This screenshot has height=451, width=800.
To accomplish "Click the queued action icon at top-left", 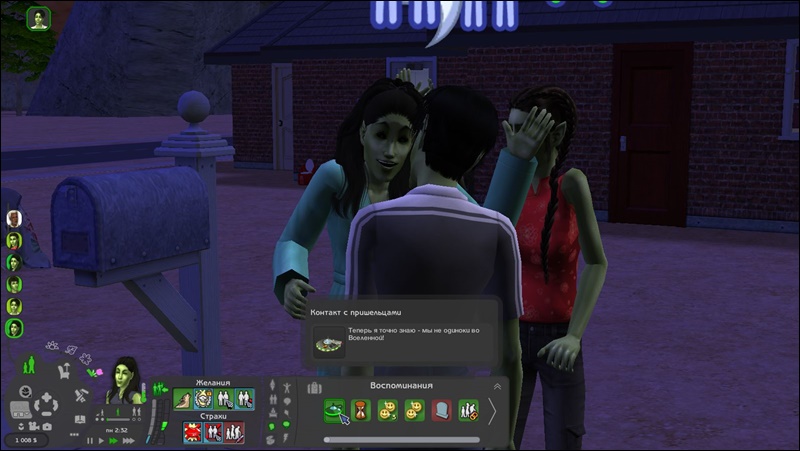I will (39, 19).
